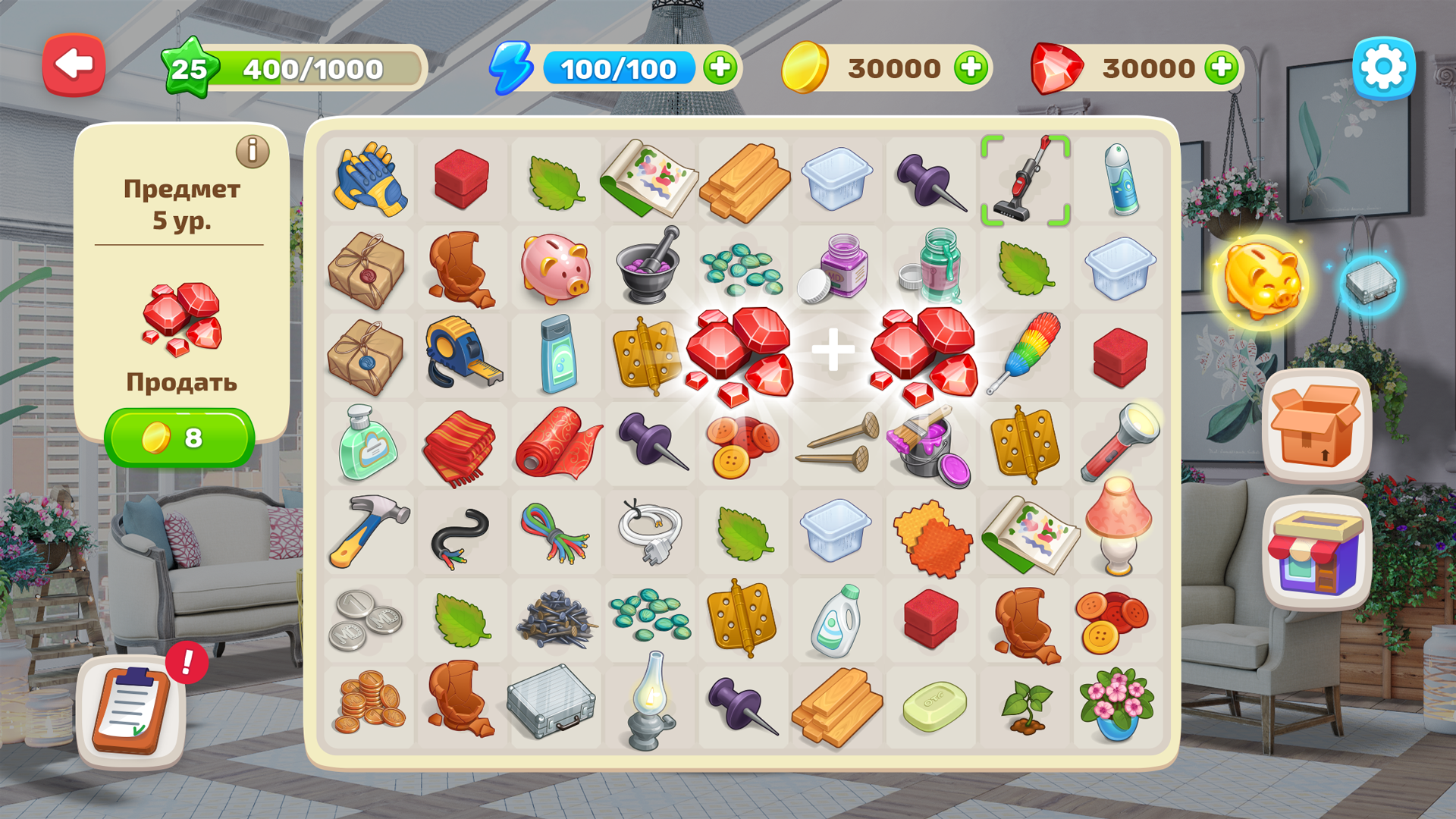Open the info button on the item panel

pos(251,150)
